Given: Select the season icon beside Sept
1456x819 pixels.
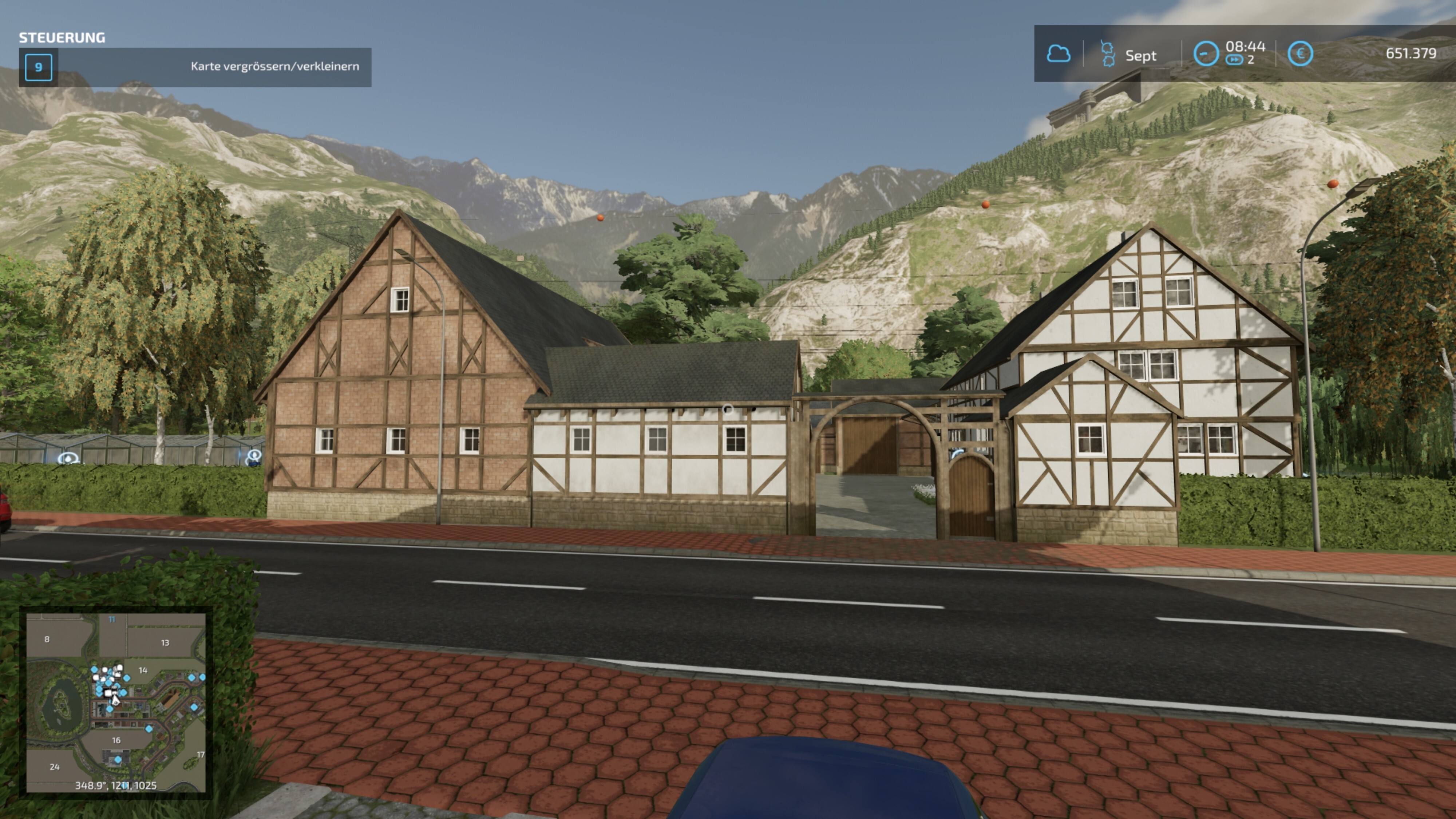Looking at the screenshot, I should click(x=1108, y=54).
